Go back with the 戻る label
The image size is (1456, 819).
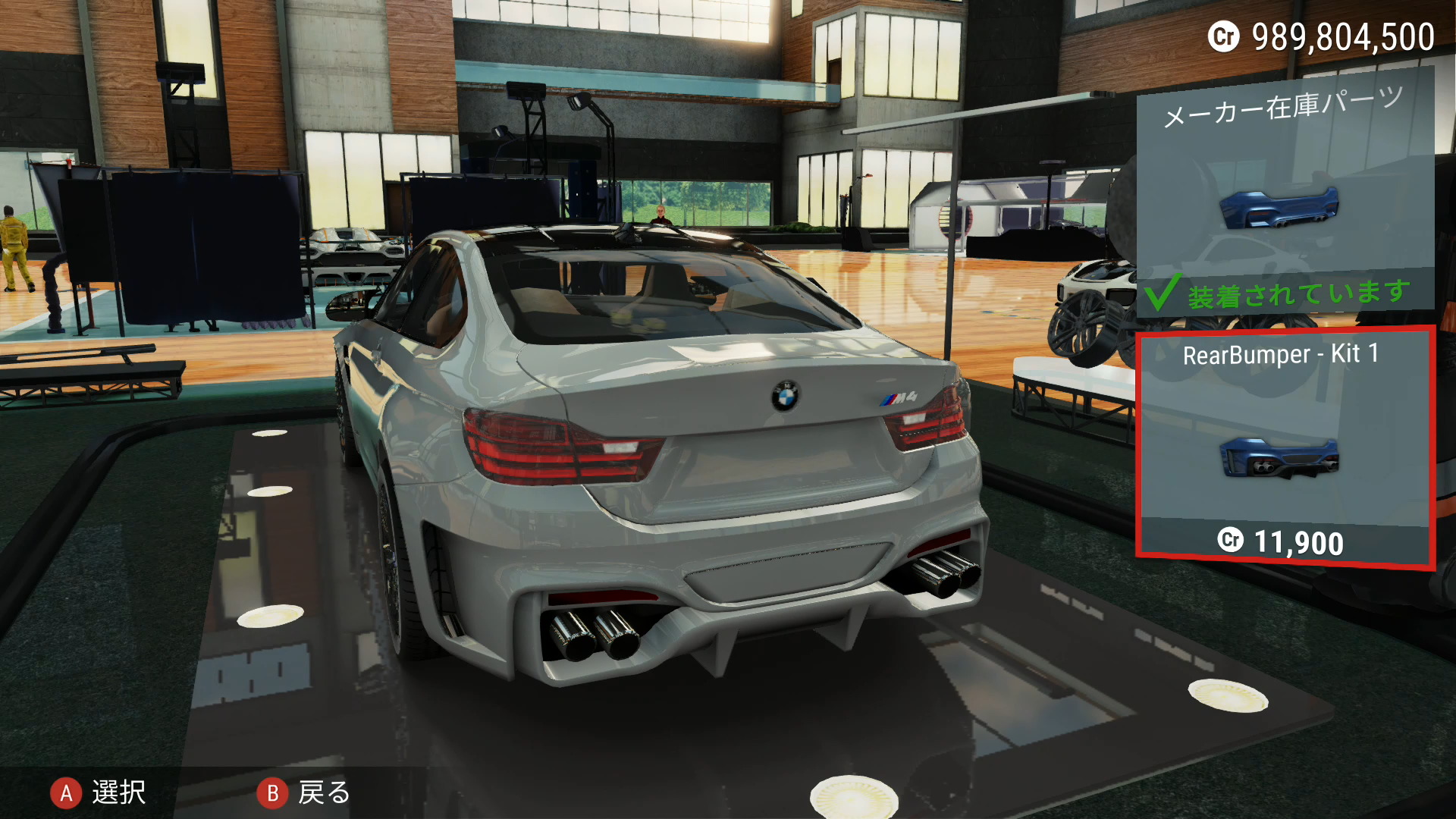tap(324, 792)
